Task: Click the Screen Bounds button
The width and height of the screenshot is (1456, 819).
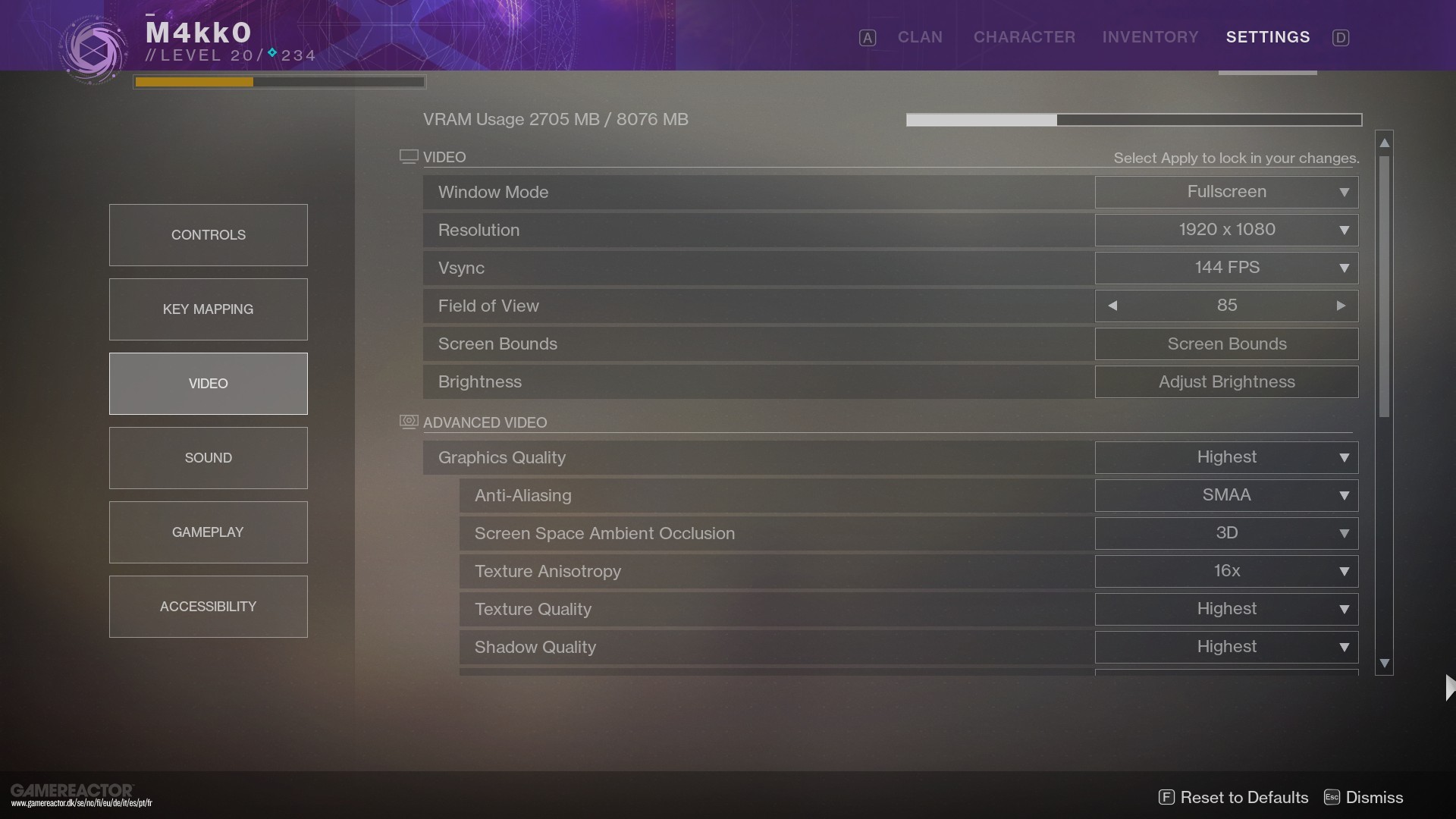Action: point(1226,344)
